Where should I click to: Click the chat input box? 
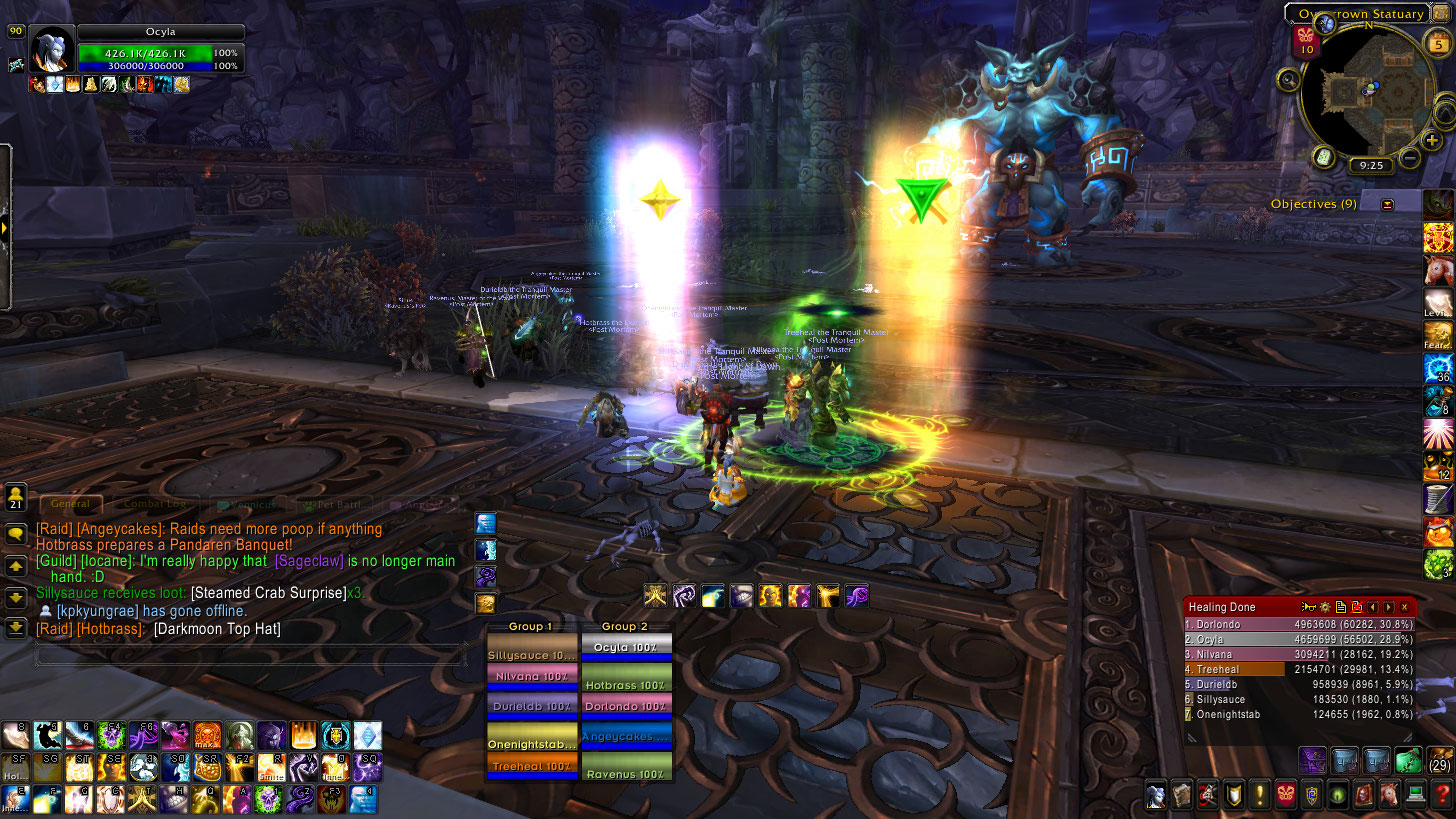pyautogui.click(x=250, y=656)
